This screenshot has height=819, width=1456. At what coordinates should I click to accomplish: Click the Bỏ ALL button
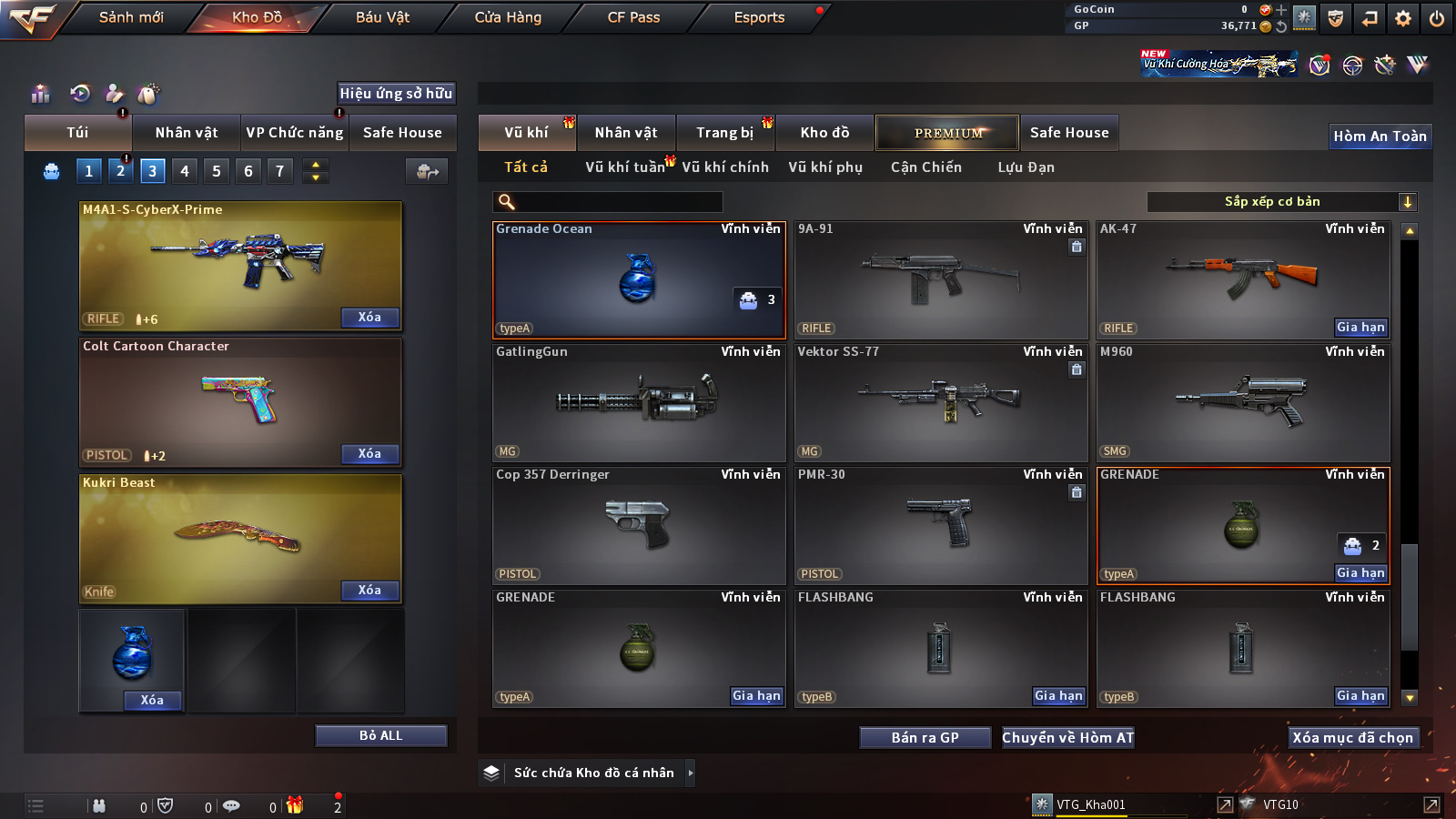pos(380,735)
